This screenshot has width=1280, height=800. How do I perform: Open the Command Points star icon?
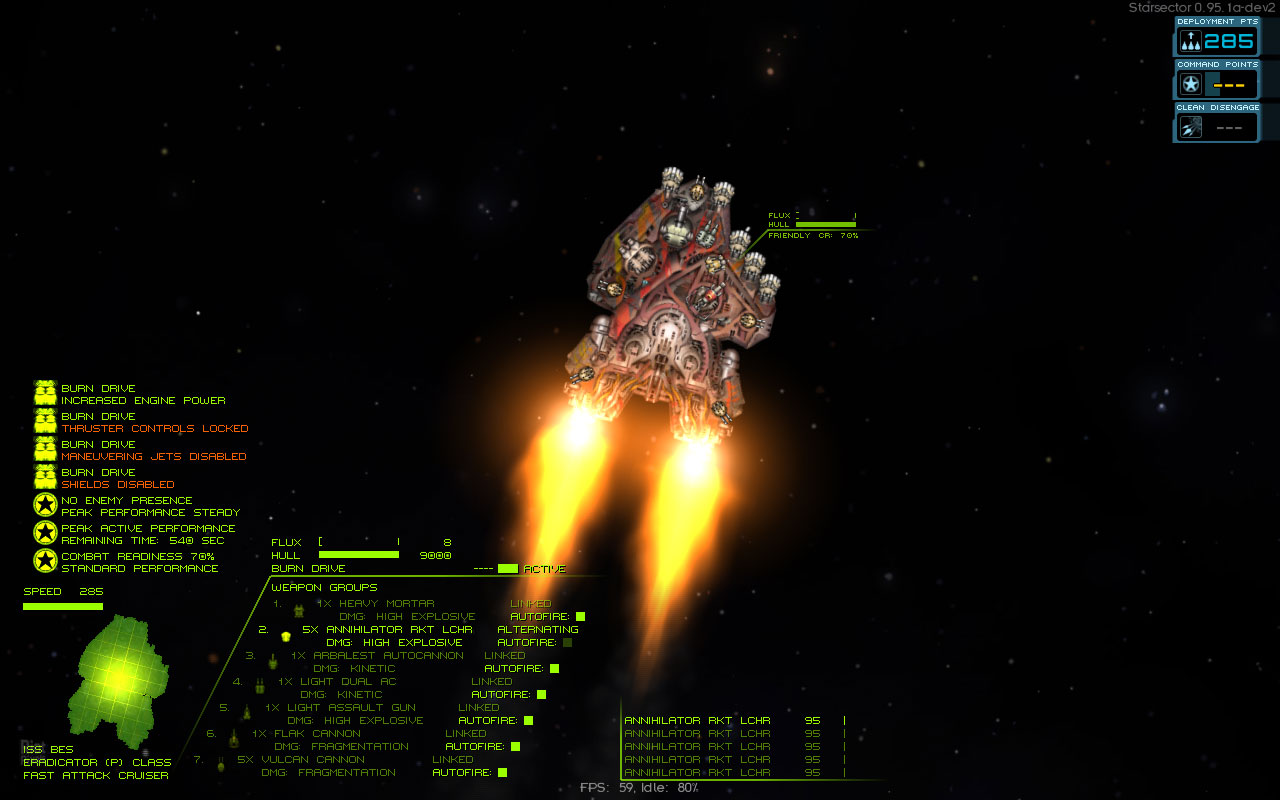click(1190, 84)
